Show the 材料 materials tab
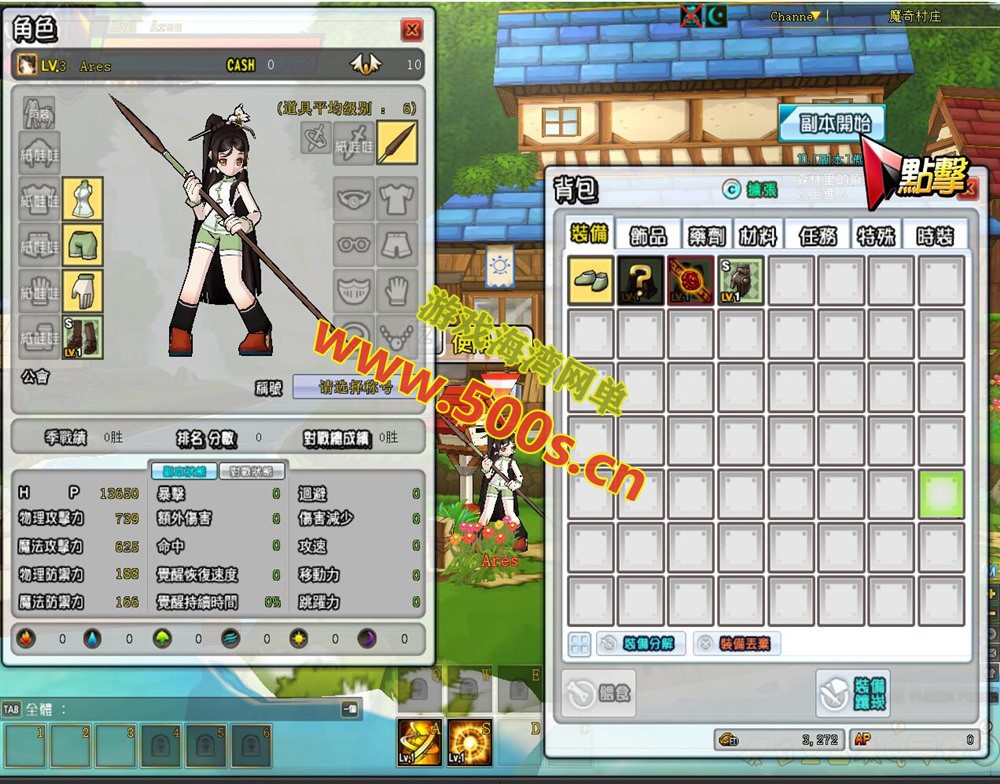1000x784 pixels. (x=758, y=235)
